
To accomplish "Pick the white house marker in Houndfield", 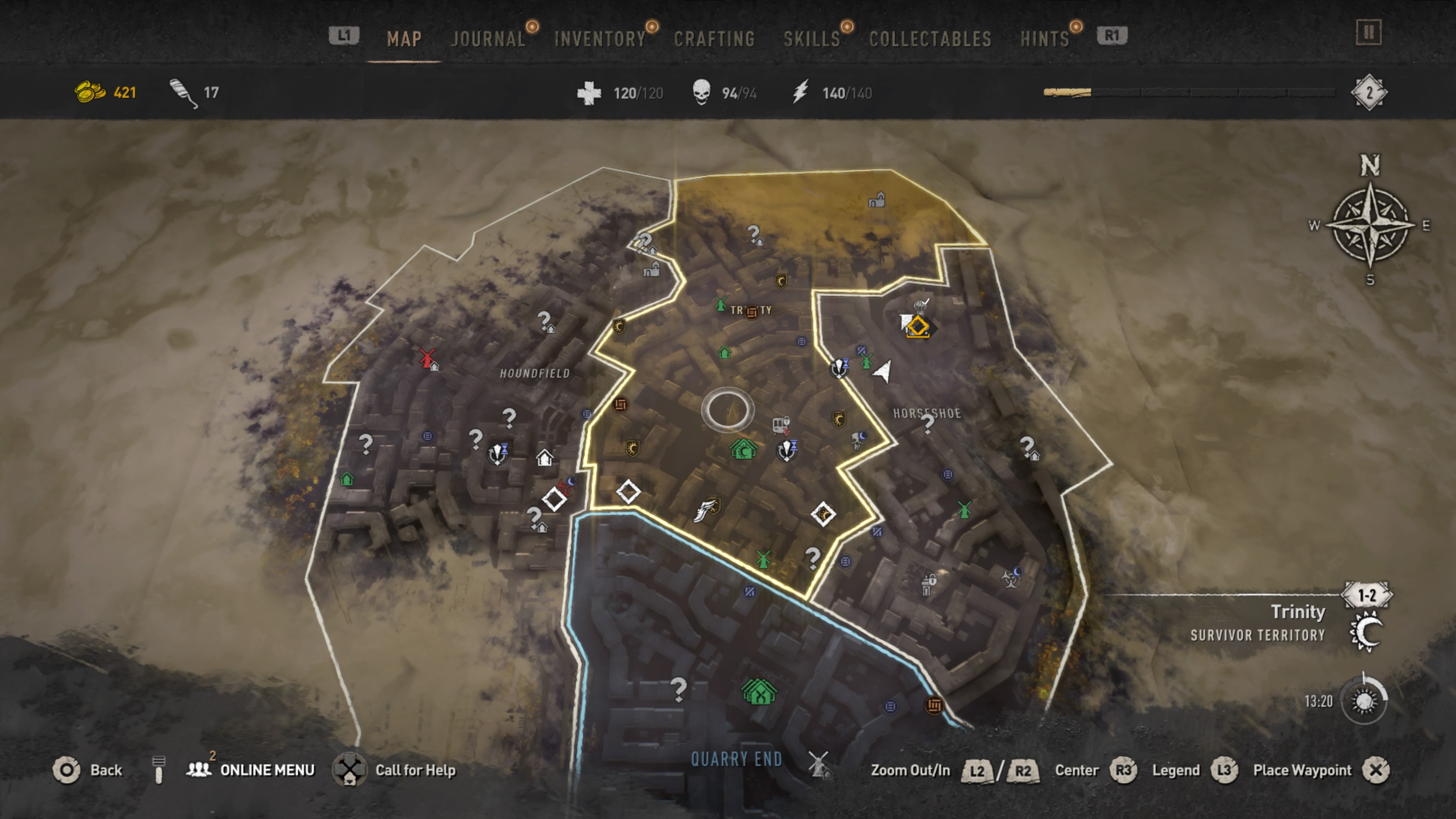I will (x=544, y=457).
